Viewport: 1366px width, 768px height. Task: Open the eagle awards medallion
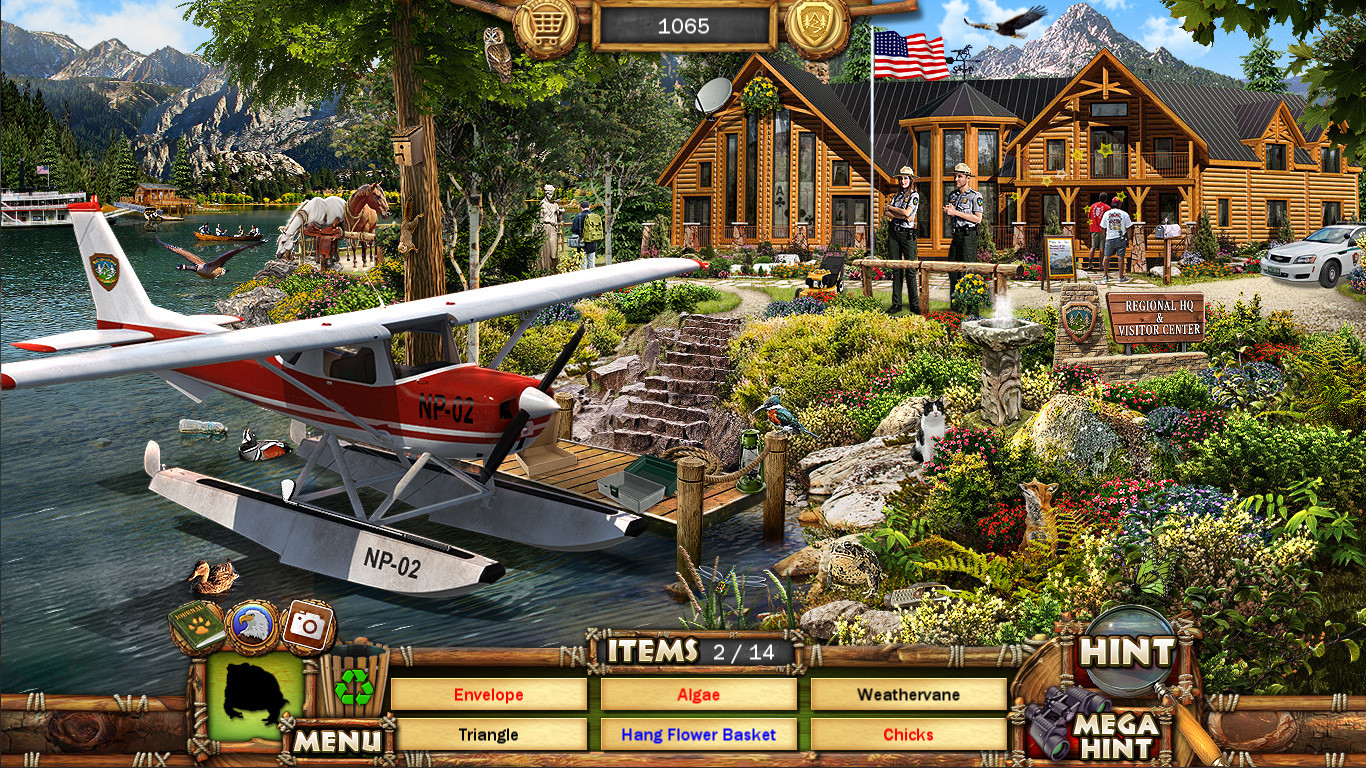(252, 622)
